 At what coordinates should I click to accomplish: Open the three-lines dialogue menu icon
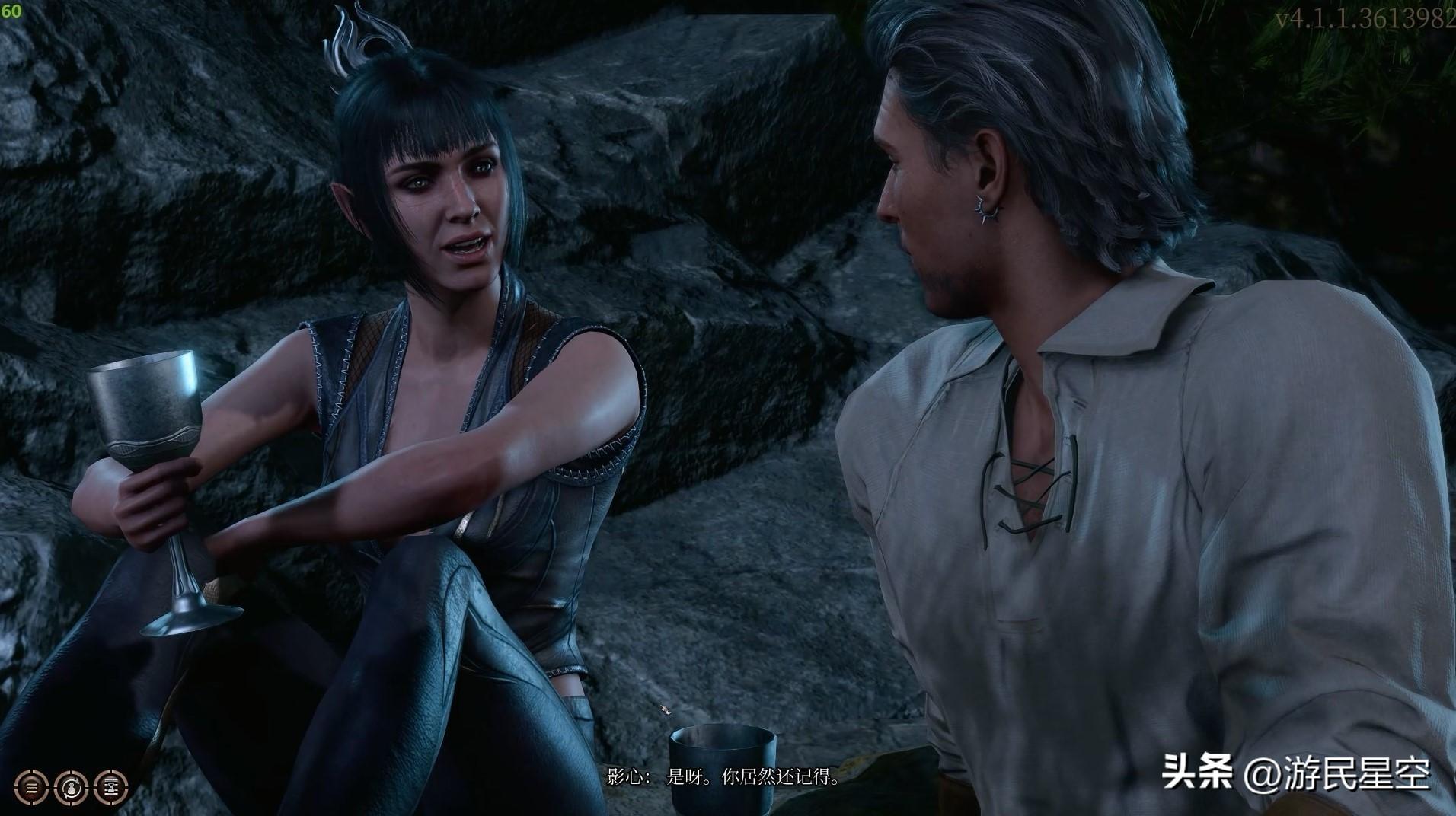[x=31, y=788]
